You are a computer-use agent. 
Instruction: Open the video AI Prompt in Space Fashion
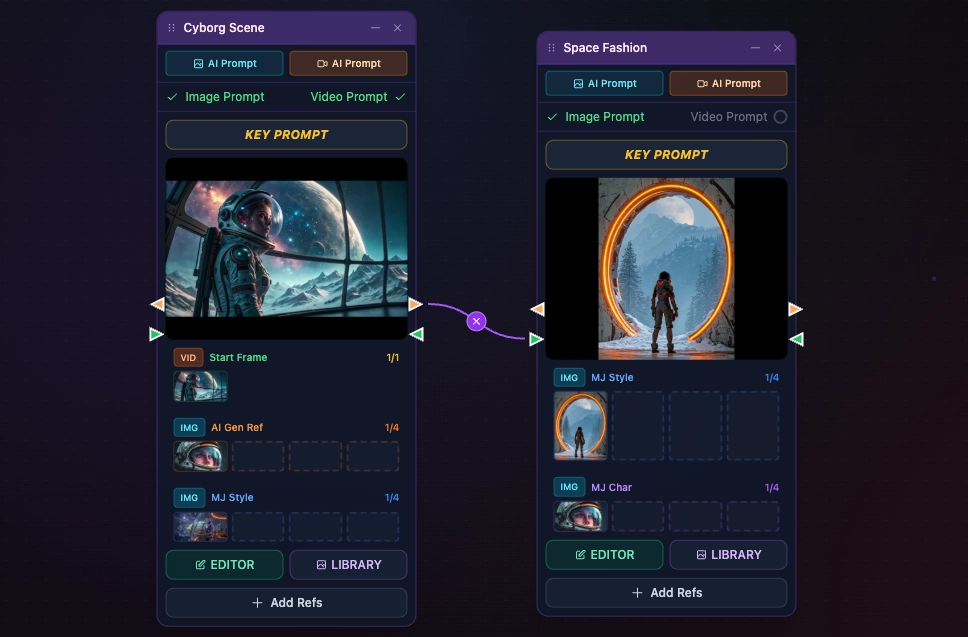tap(728, 84)
